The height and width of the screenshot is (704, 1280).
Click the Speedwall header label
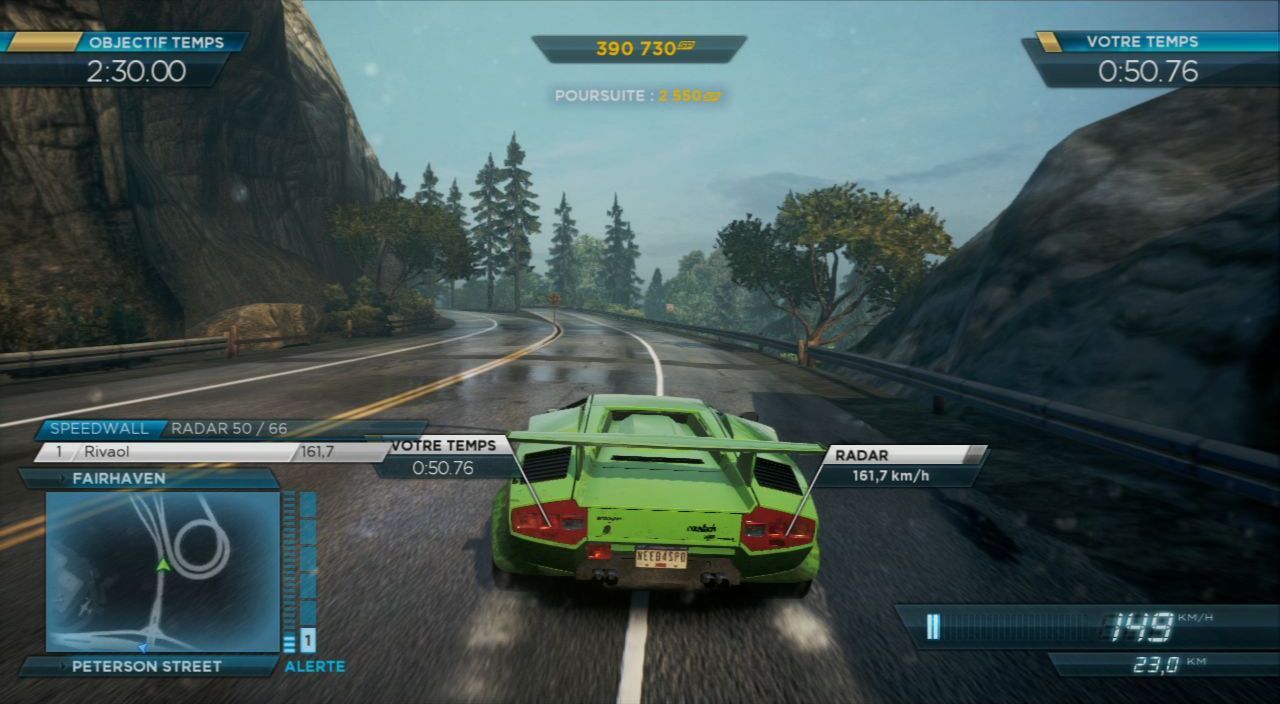coord(99,429)
